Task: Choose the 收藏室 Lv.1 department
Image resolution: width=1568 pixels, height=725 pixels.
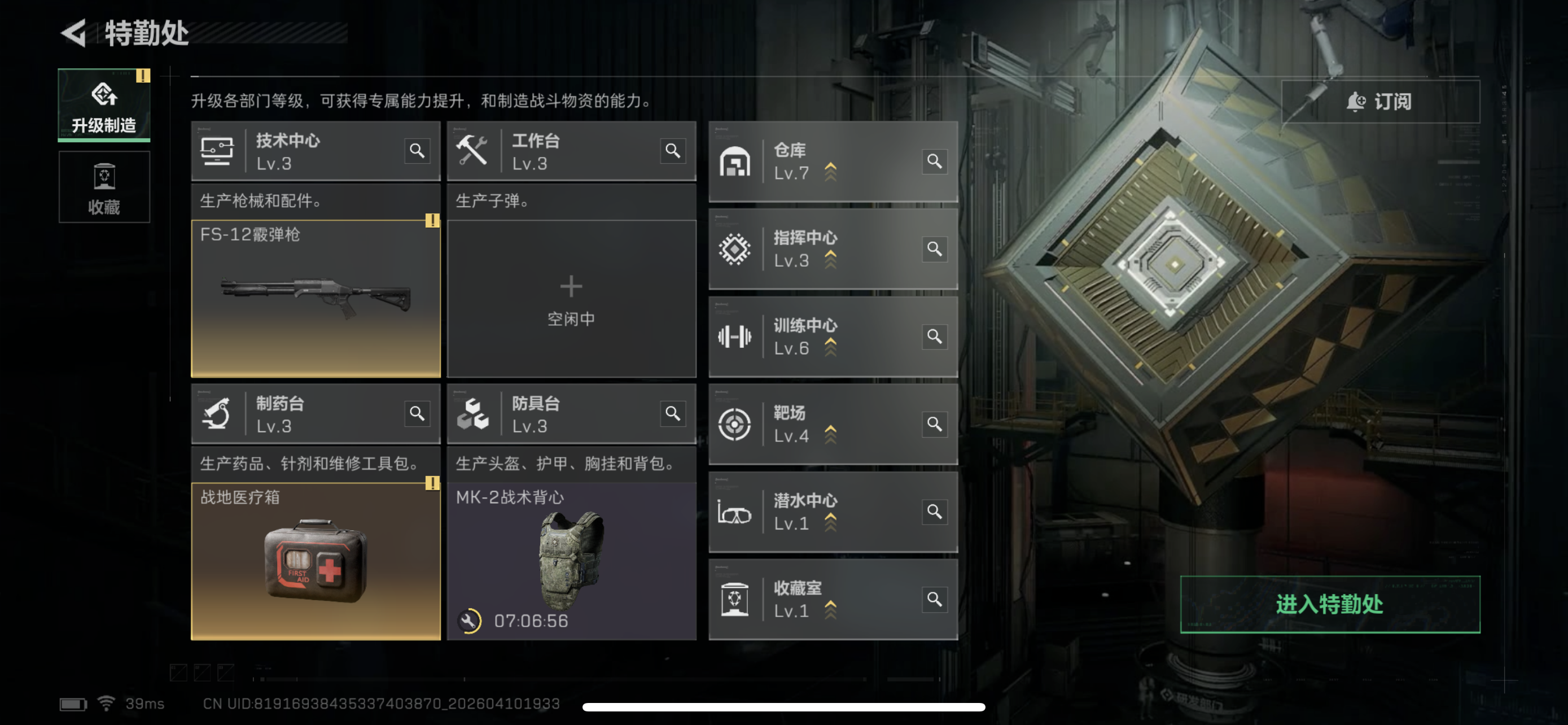Action: click(x=816, y=600)
